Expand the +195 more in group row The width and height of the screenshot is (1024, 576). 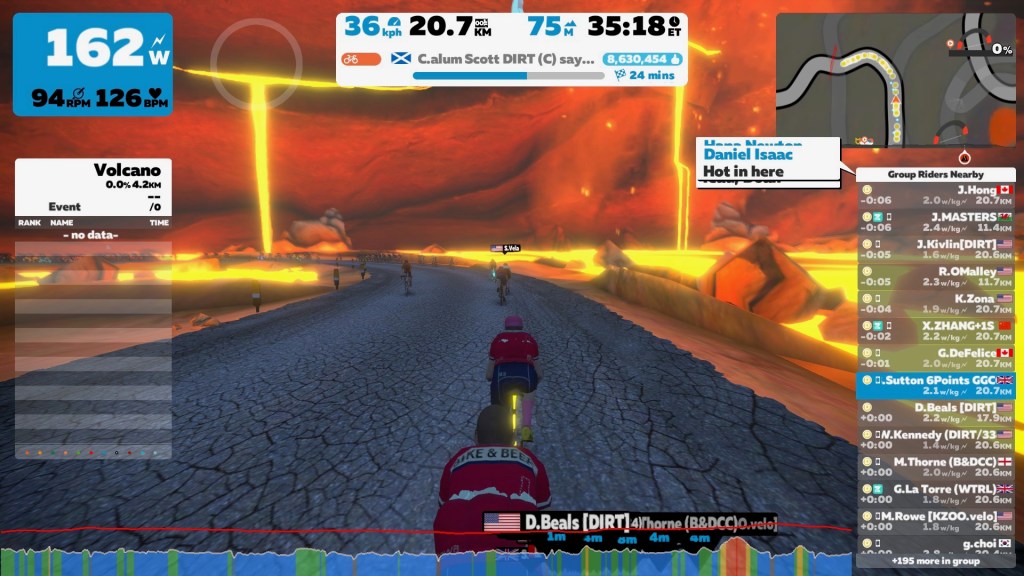(935, 561)
